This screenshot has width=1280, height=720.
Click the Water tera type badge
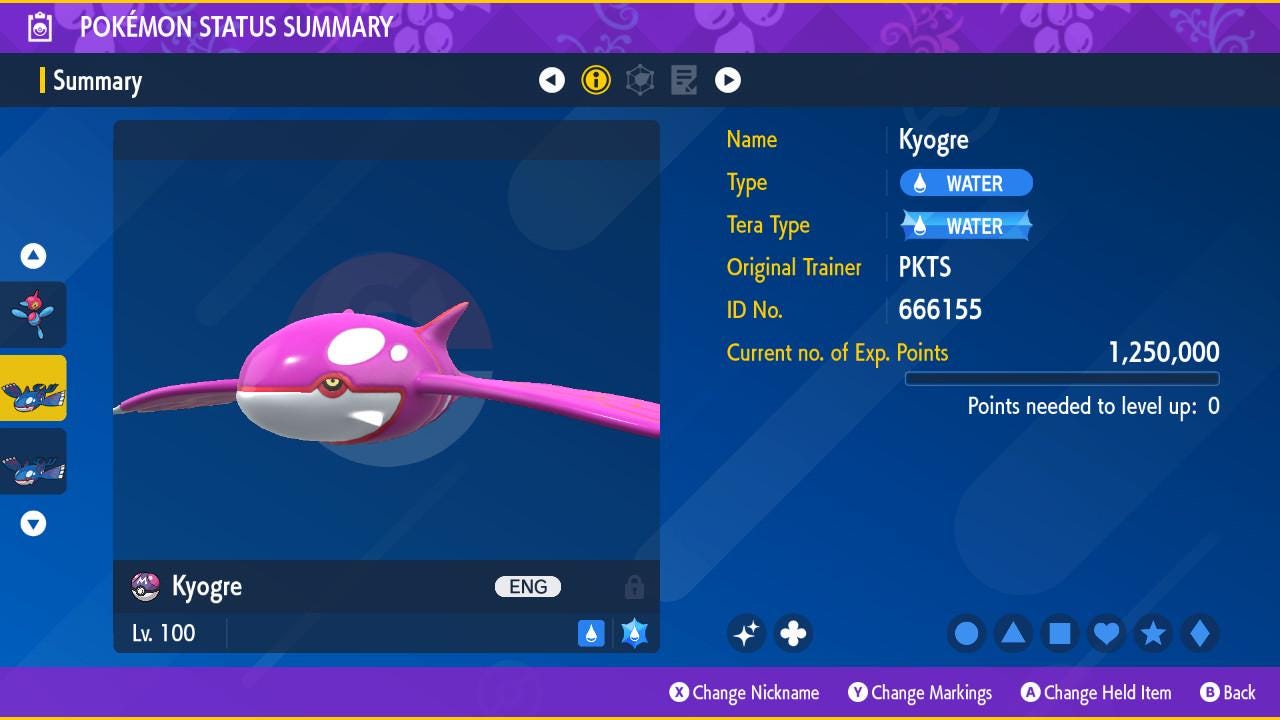tap(966, 226)
